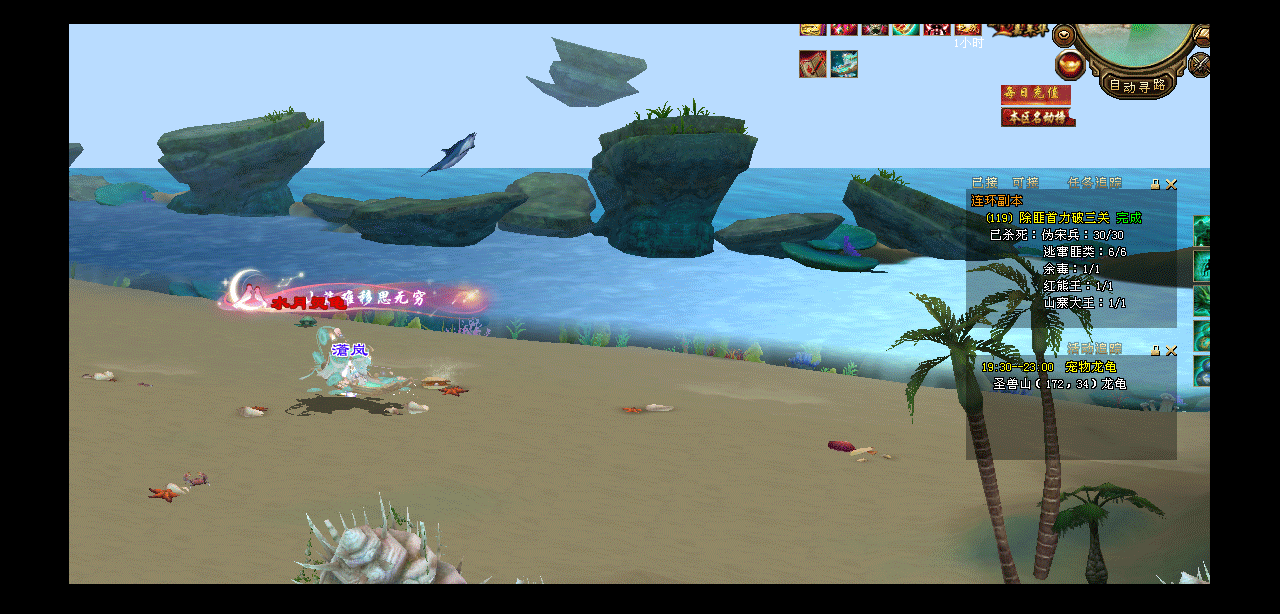Close the quest tracker panel
The height and width of the screenshot is (614, 1280).
pos(1171,184)
